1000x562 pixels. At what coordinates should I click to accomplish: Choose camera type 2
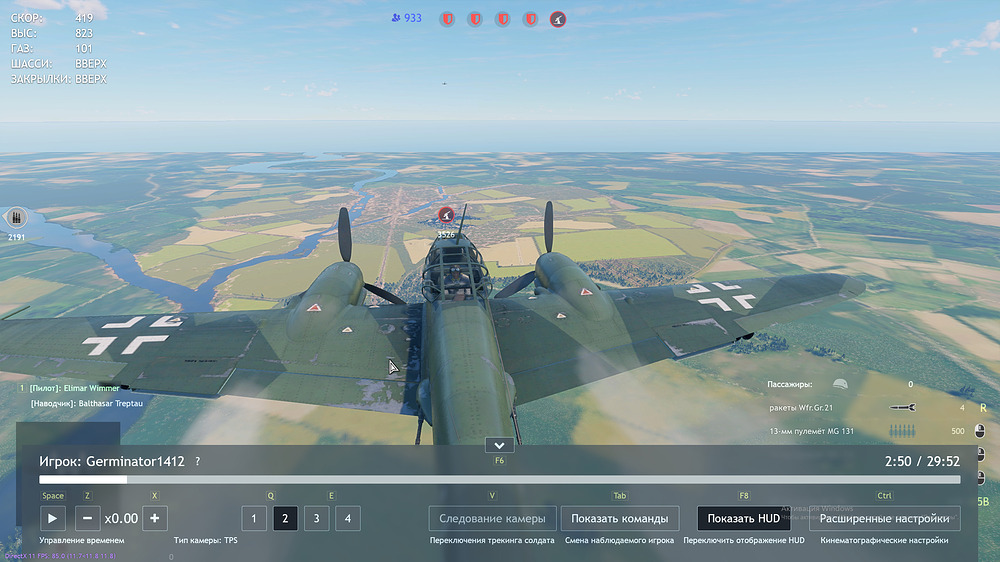click(x=285, y=518)
